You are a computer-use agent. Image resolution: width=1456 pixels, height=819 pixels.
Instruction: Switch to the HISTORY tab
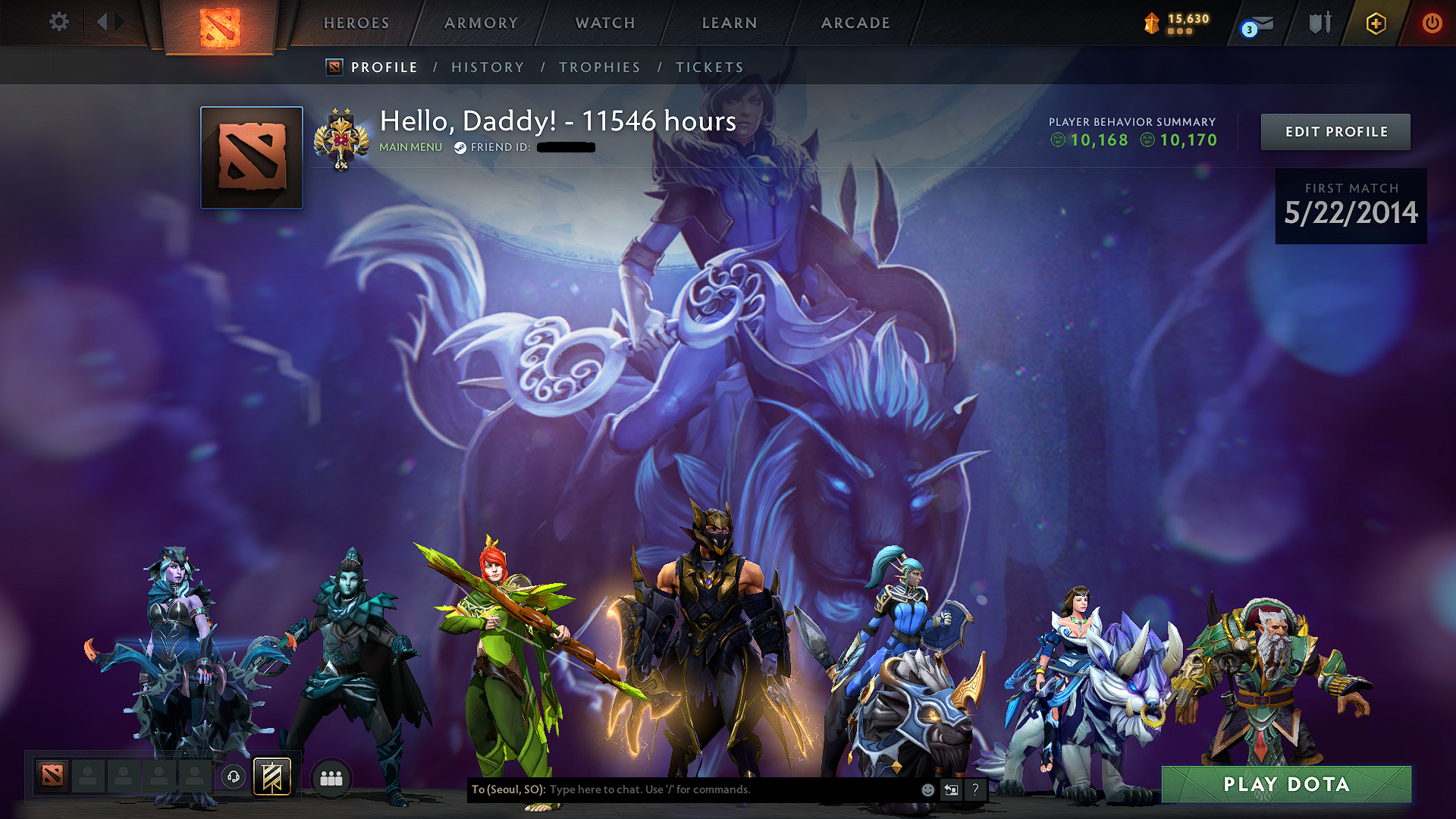pos(488,67)
